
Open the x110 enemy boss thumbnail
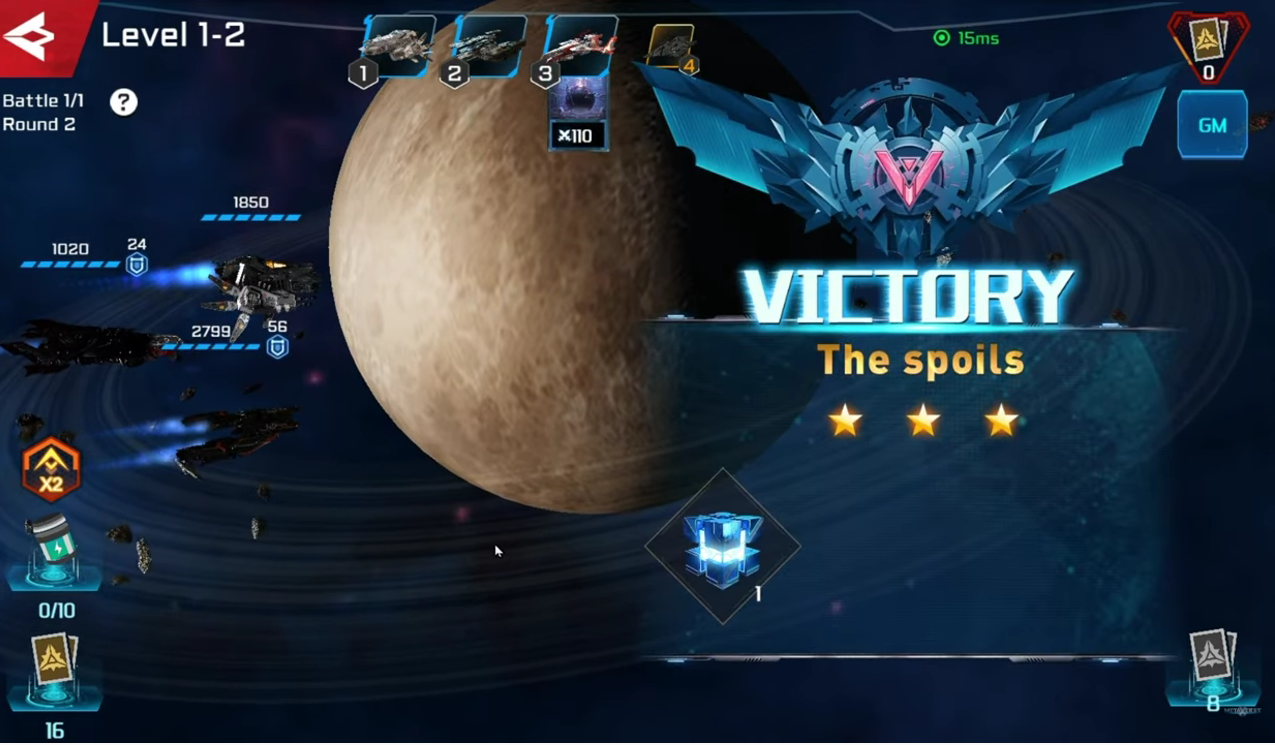[578, 113]
